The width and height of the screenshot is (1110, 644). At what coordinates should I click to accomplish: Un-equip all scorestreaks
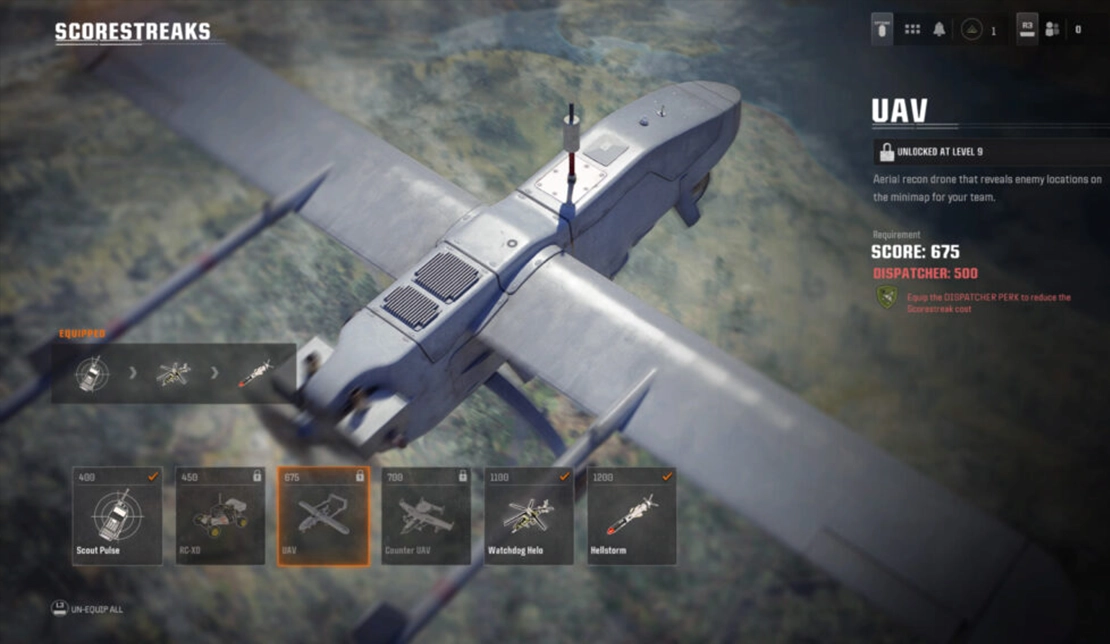[x=88, y=608]
